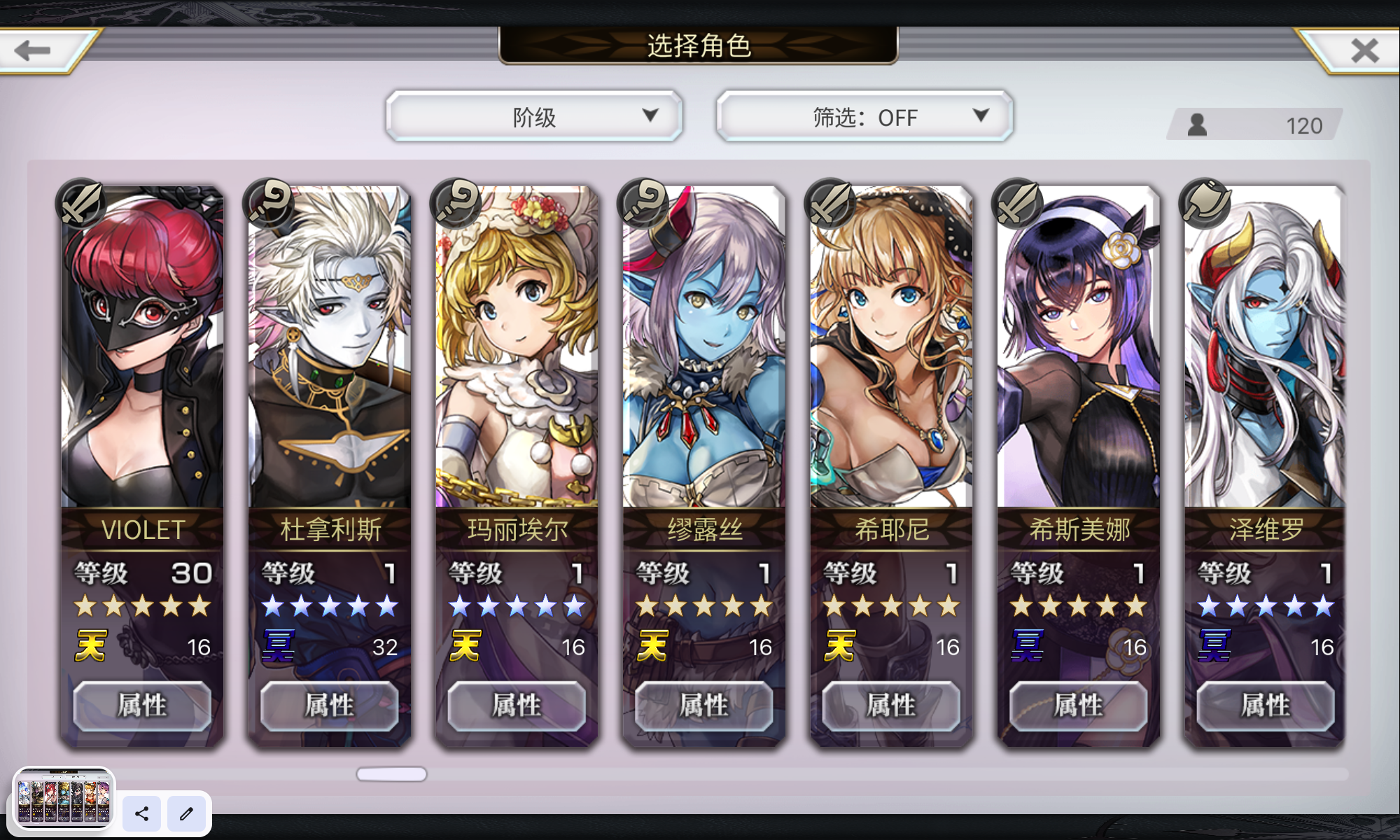Viewport: 1400px width, 840px height.
Task: Open 属性 details for 缪露丝
Action: [703, 706]
